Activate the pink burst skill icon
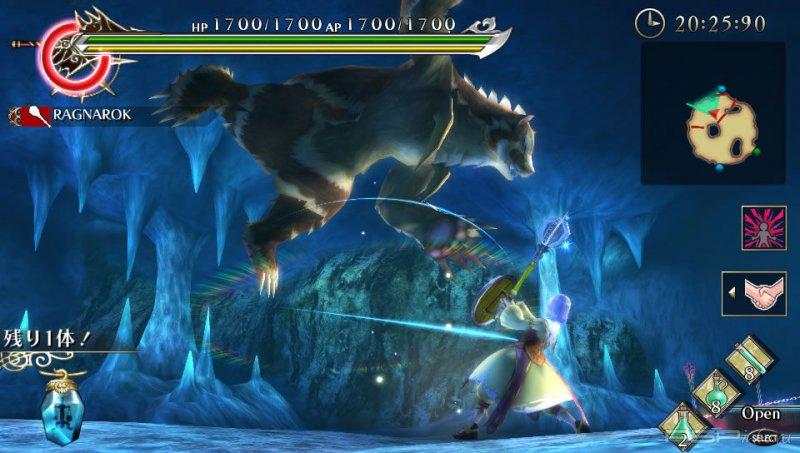Viewport: 800px width, 453px height. [x=763, y=228]
